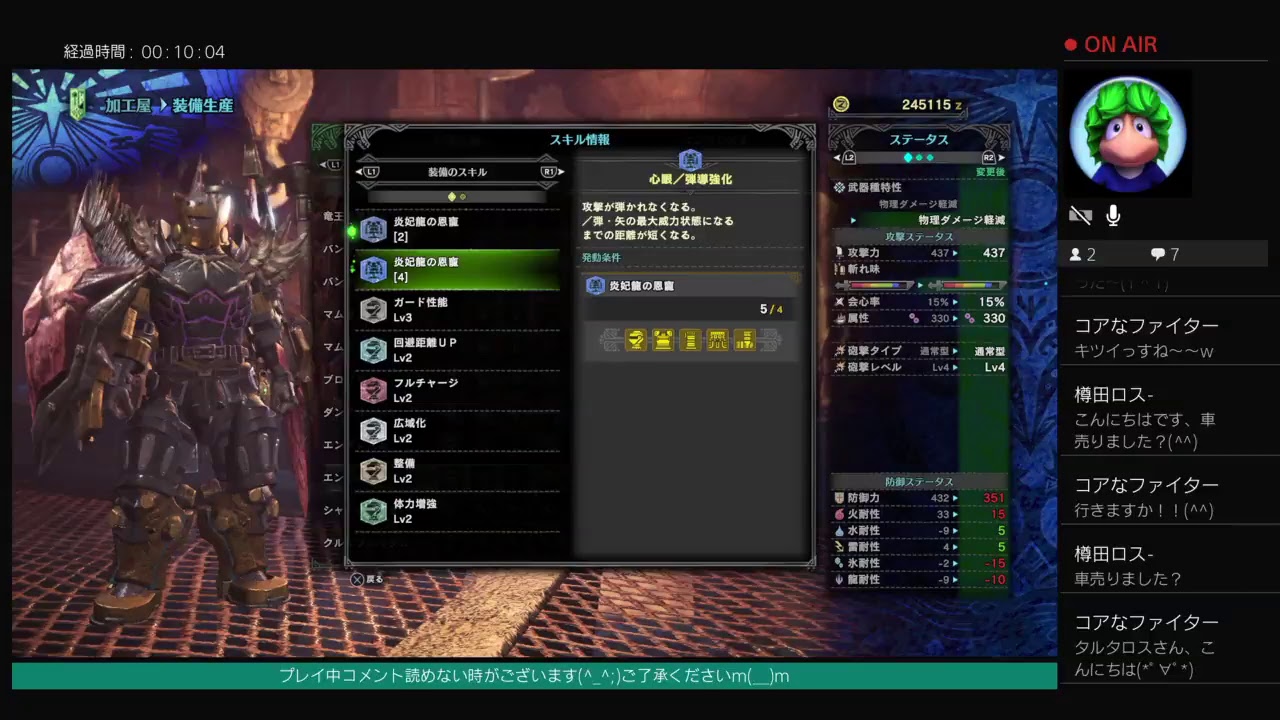Viewport: 1280px width, 720px height.
Task: Click the attack power sword icon
Action: [839, 252]
